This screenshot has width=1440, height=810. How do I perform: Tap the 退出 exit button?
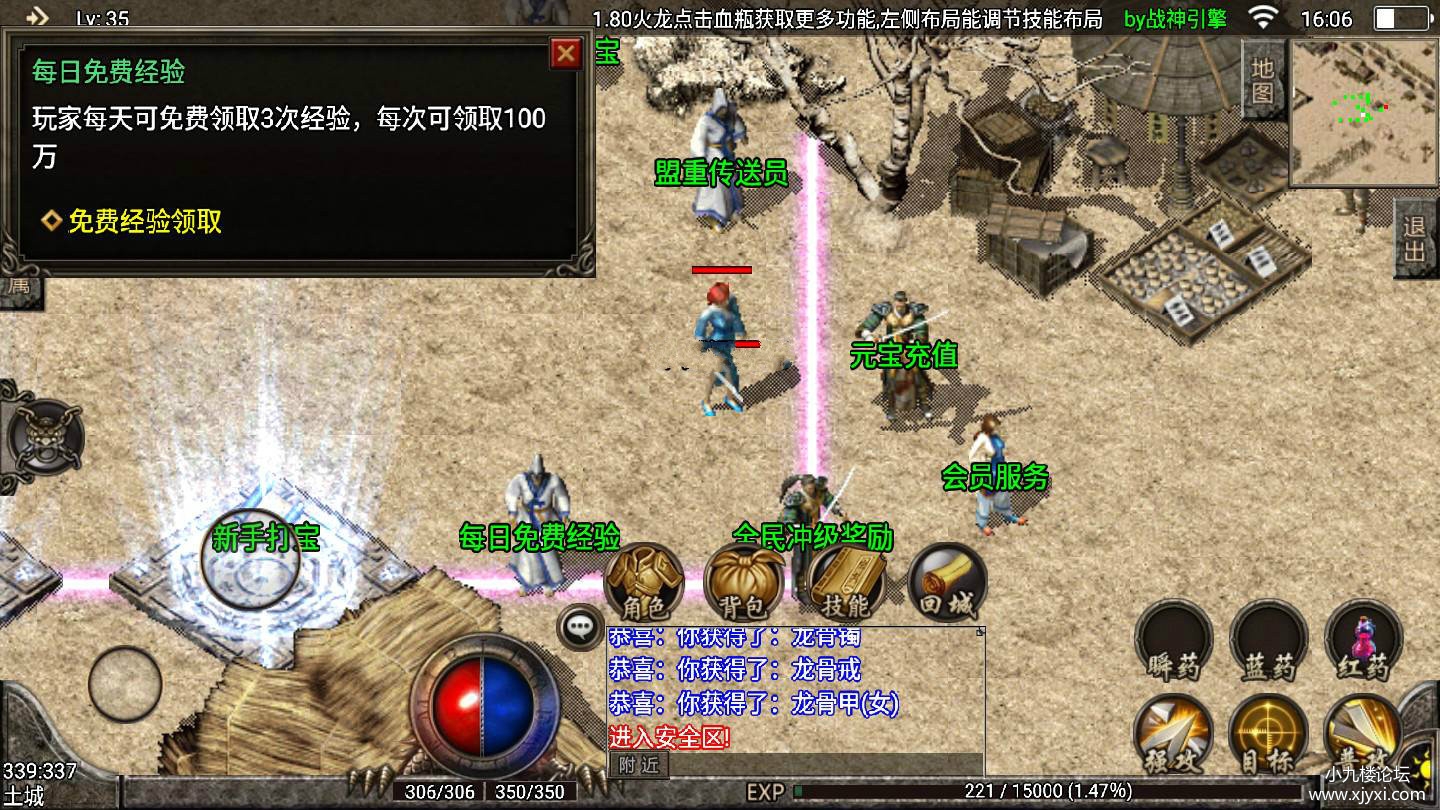(x=1414, y=239)
